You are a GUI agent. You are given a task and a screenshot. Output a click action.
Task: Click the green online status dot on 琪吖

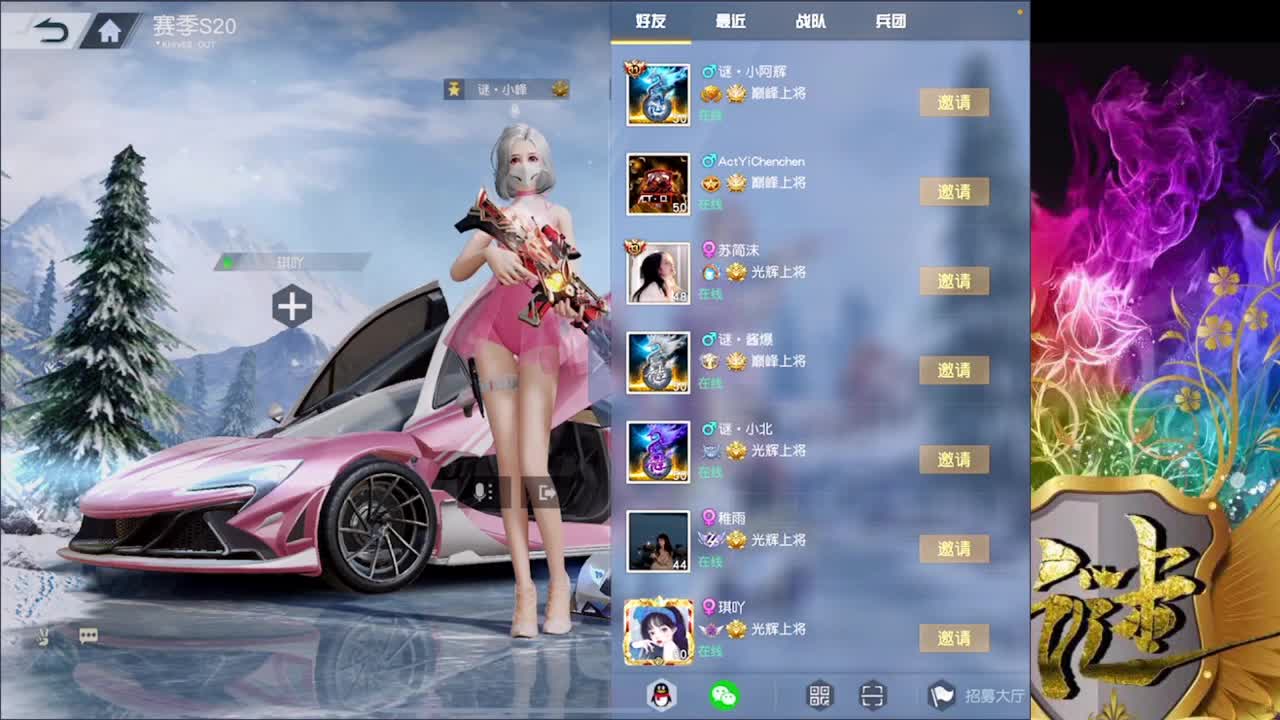coord(230,263)
